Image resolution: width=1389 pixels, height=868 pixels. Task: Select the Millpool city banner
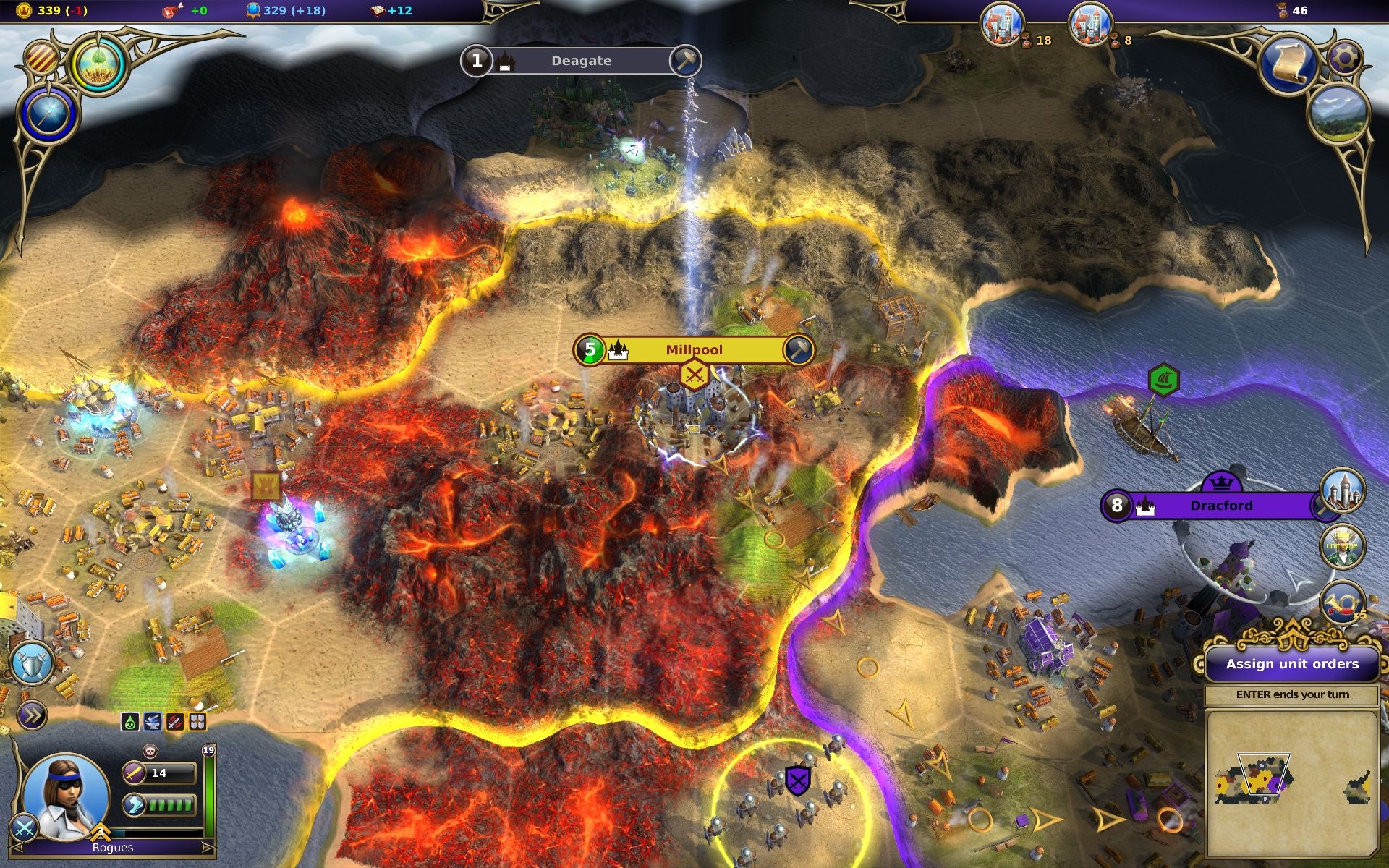point(693,350)
